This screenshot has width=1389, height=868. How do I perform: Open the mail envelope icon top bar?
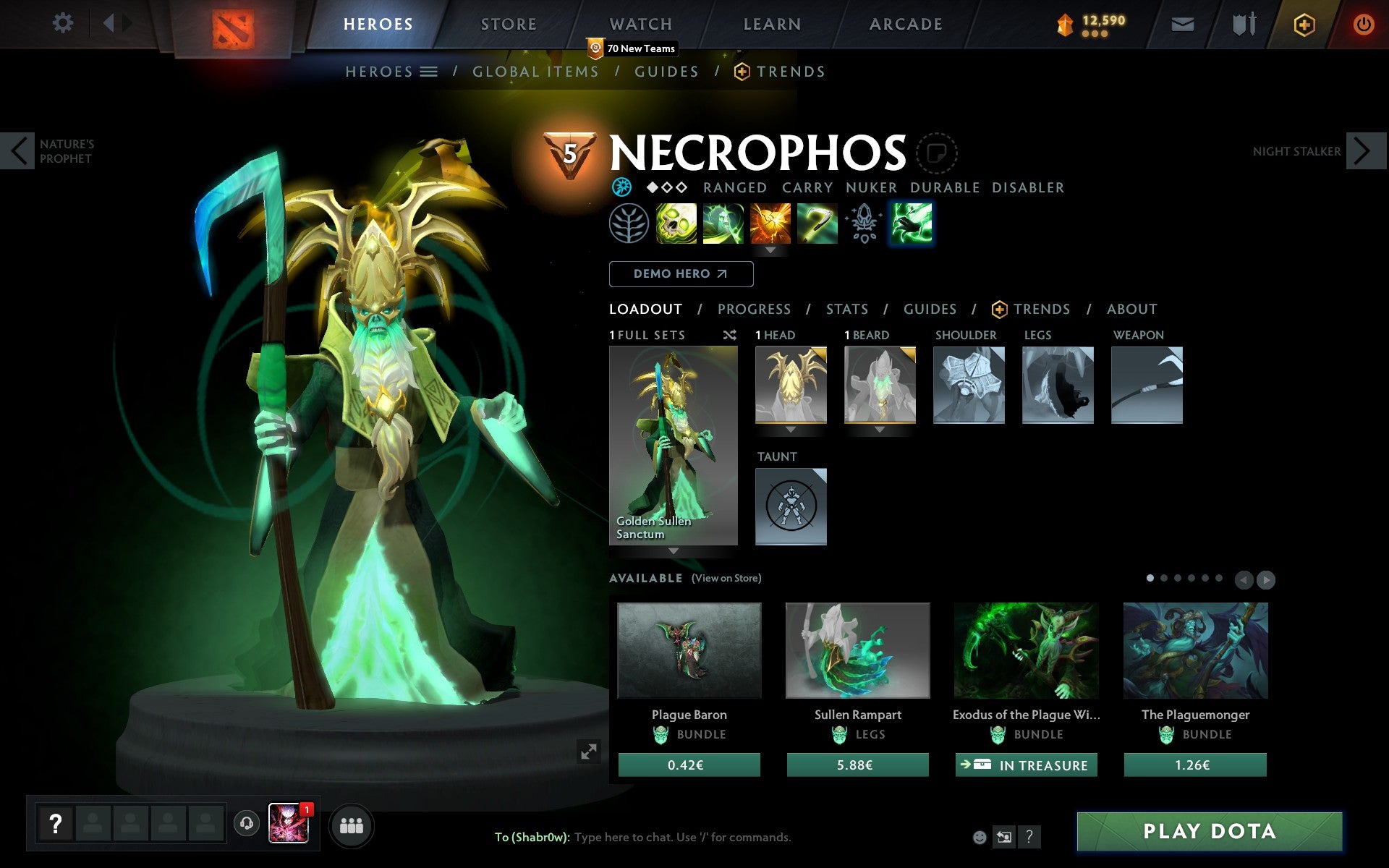pos(1182,23)
